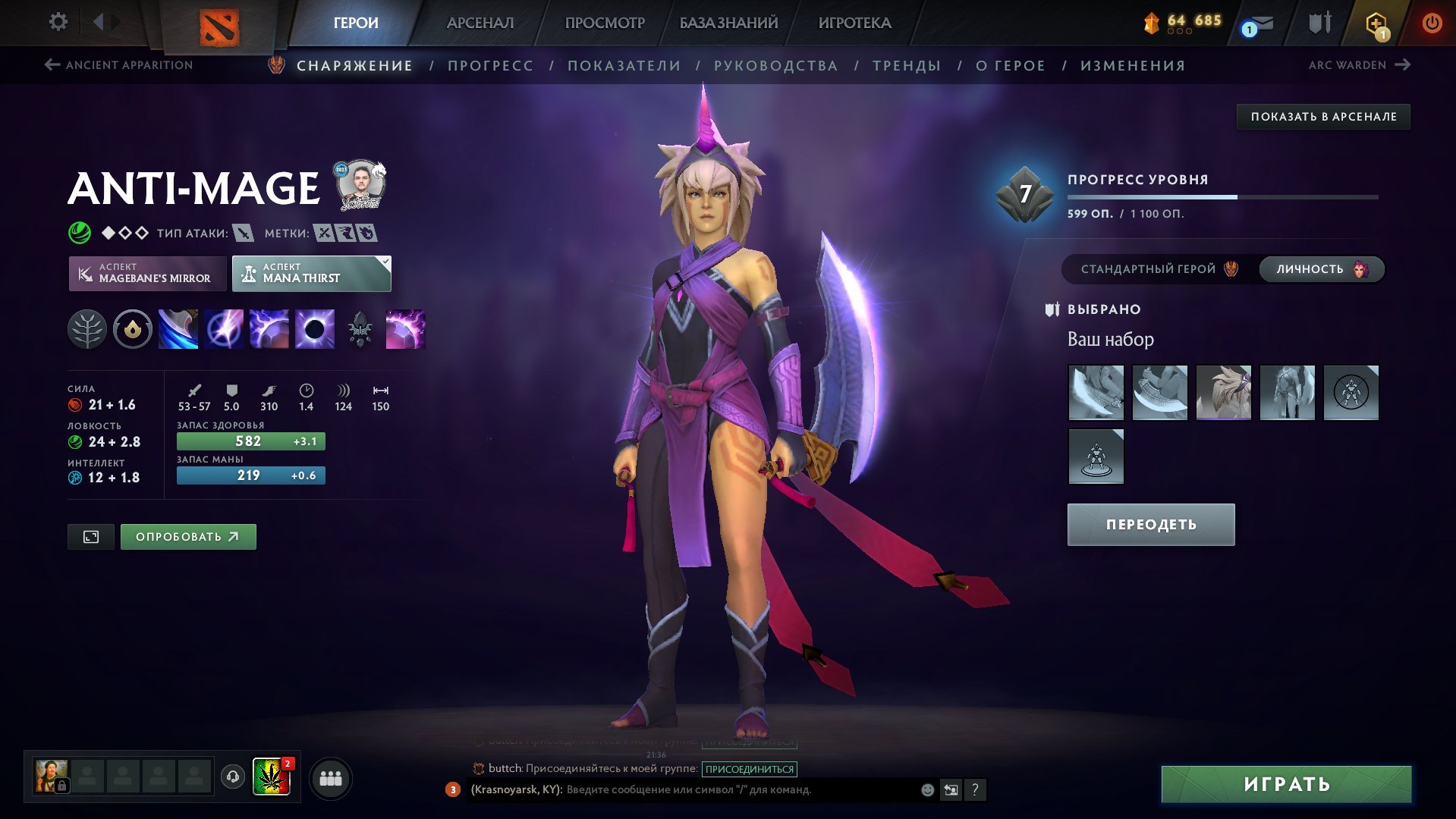Screen dimensions: 1456x819
Task: Switch to ЛИЧНОСТЬ persona view
Action: pos(1320,268)
